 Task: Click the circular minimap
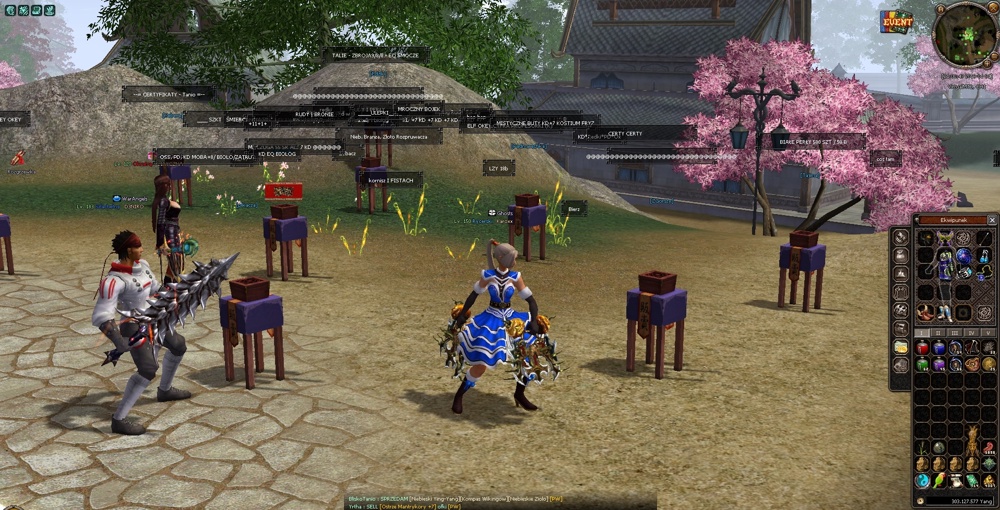(x=964, y=34)
